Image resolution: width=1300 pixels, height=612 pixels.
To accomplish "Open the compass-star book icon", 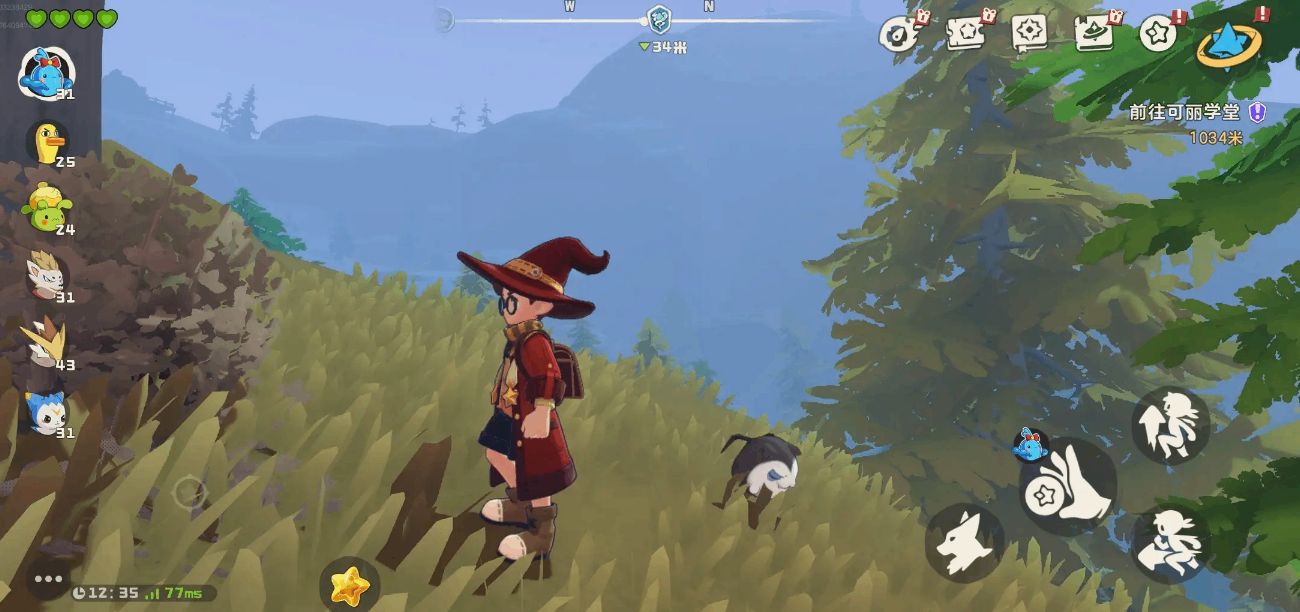I will tap(1029, 34).
